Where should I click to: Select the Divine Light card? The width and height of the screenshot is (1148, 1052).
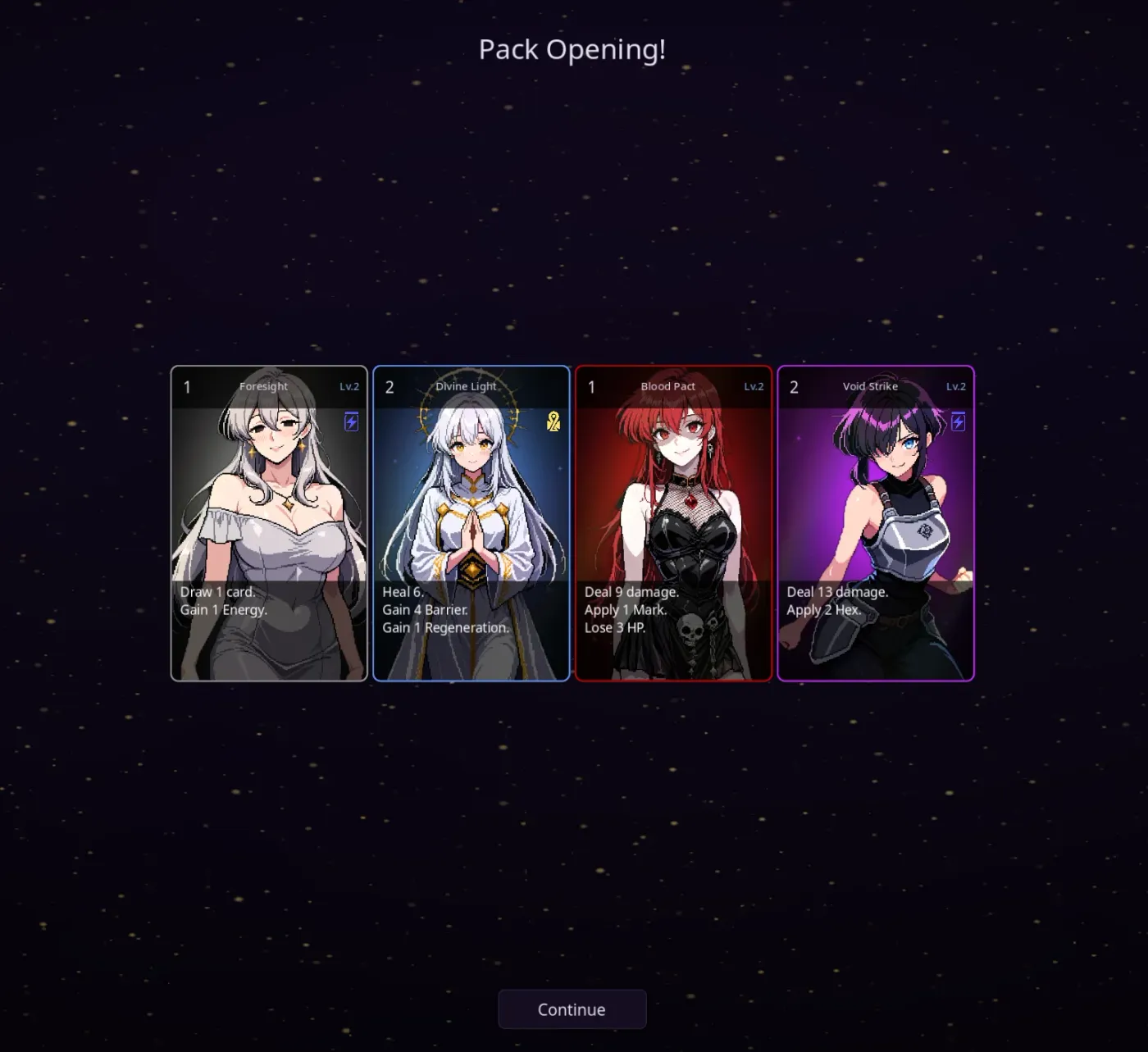click(x=471, y=522)
